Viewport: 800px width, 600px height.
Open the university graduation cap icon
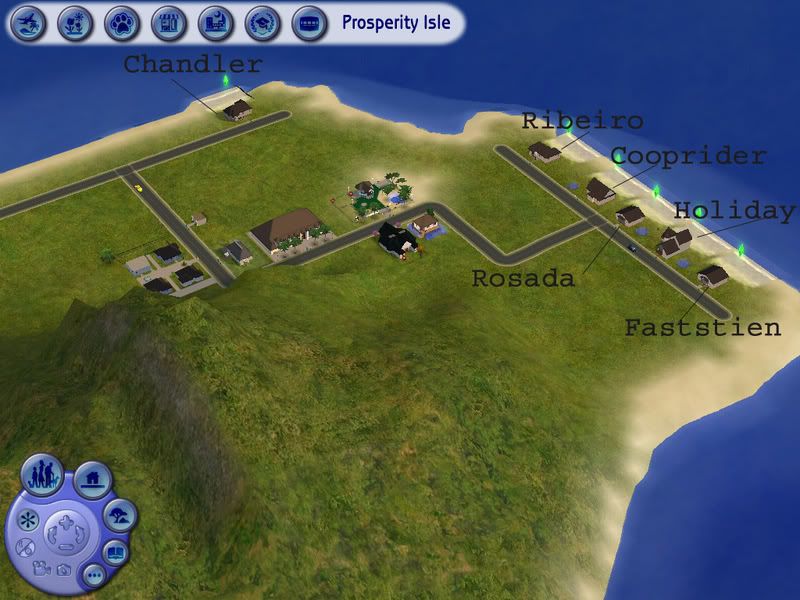coord(262,21)
